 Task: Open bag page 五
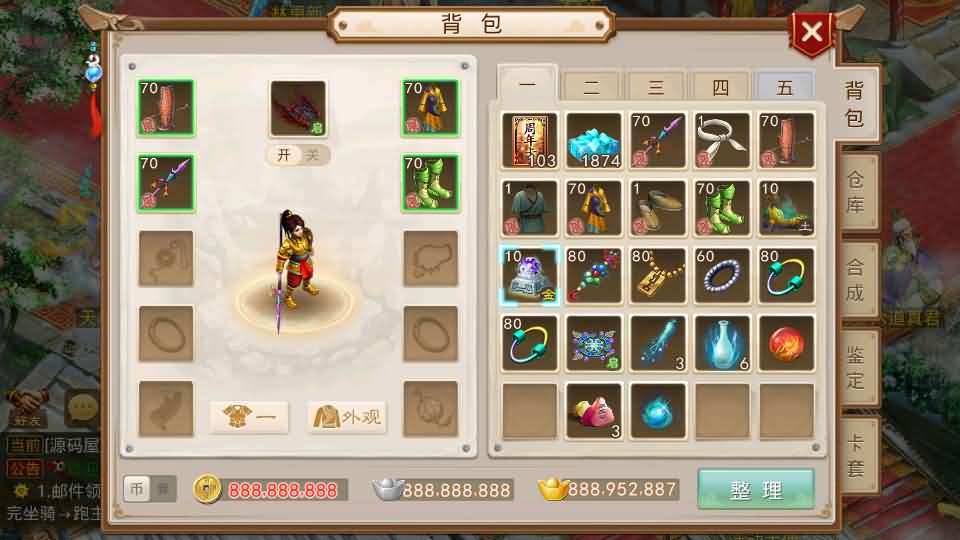[785, 87]
